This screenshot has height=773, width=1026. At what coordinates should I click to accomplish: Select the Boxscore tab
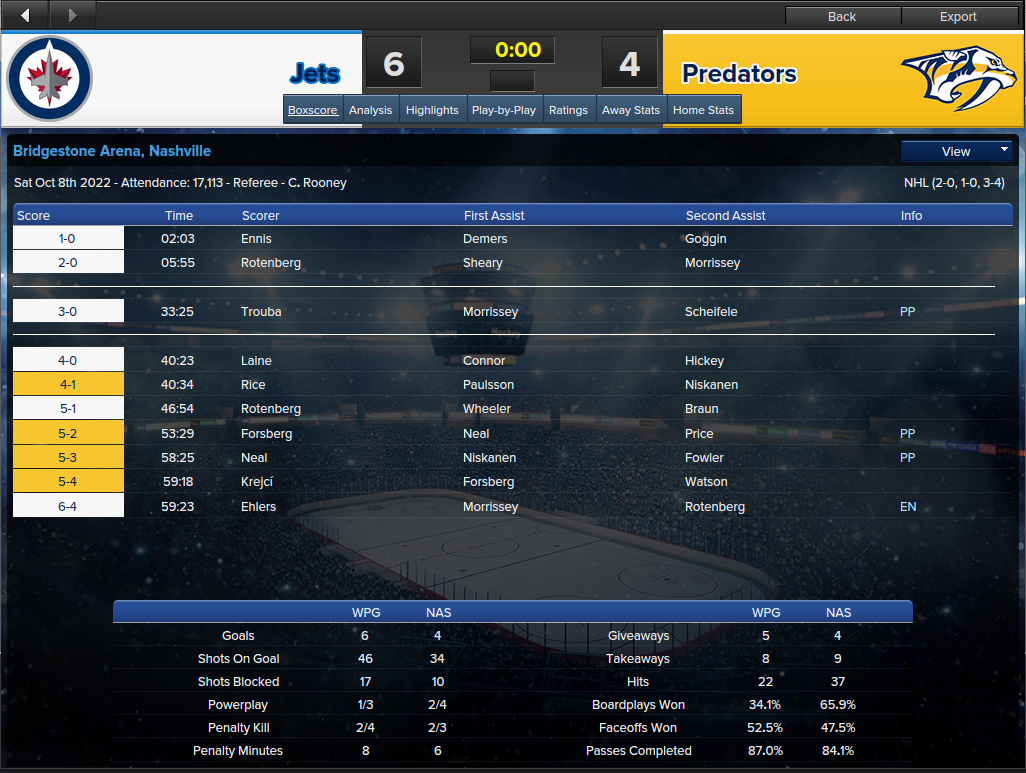(313, 110)
